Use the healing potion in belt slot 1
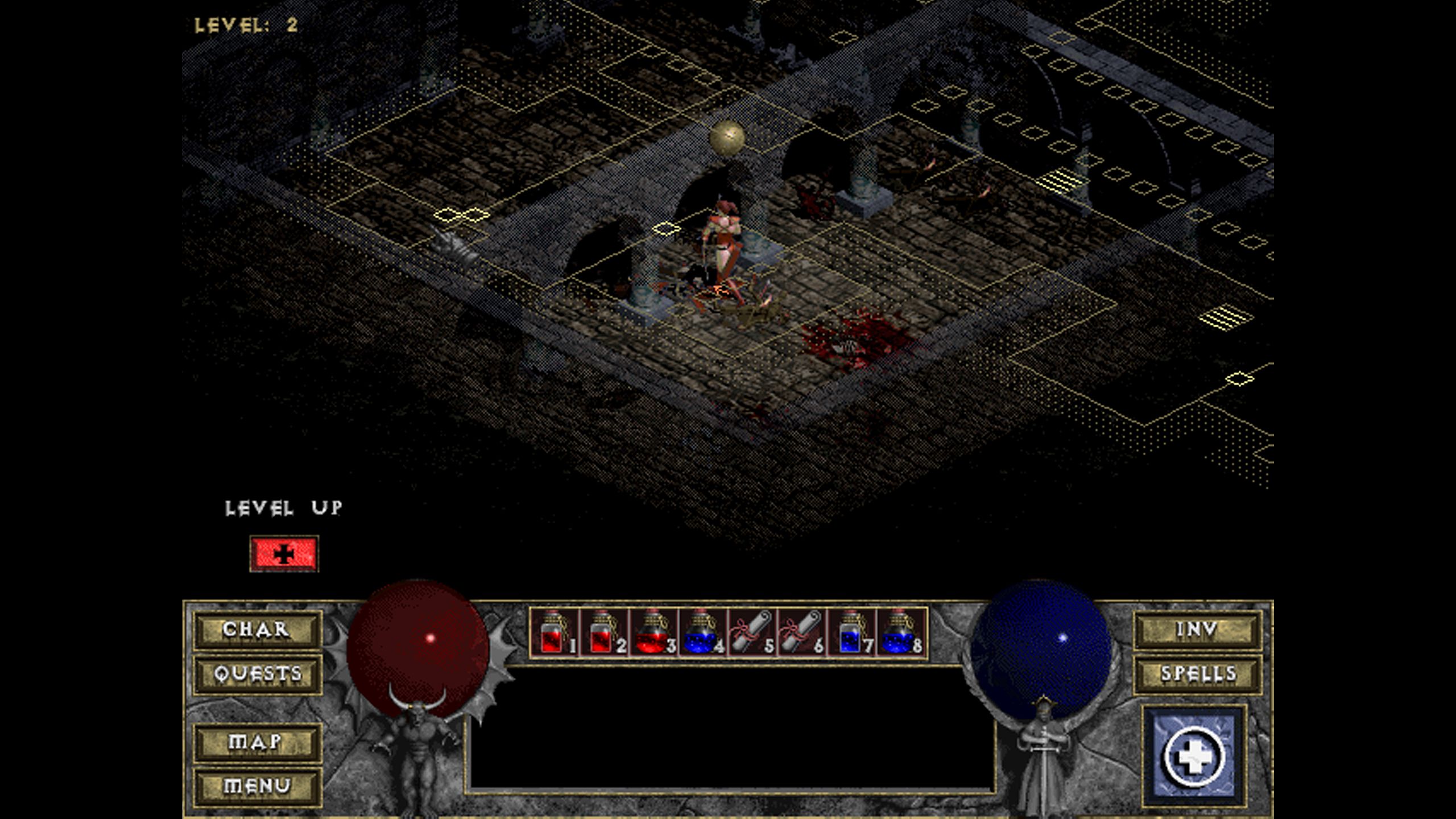Viewport: 1456px width, 819px height. tap(554, 632)
